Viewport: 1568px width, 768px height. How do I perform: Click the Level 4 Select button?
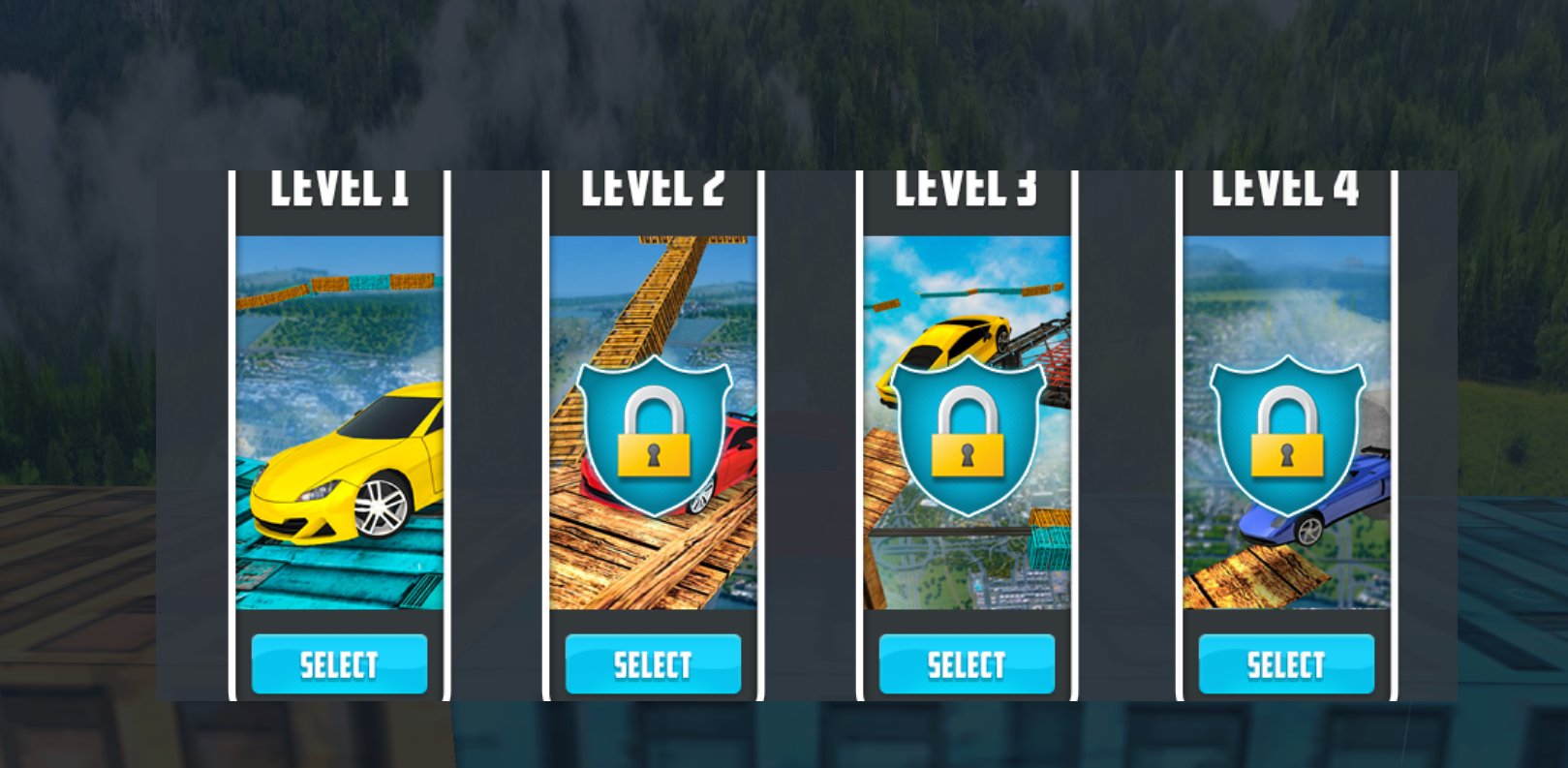pos(1286,664)
